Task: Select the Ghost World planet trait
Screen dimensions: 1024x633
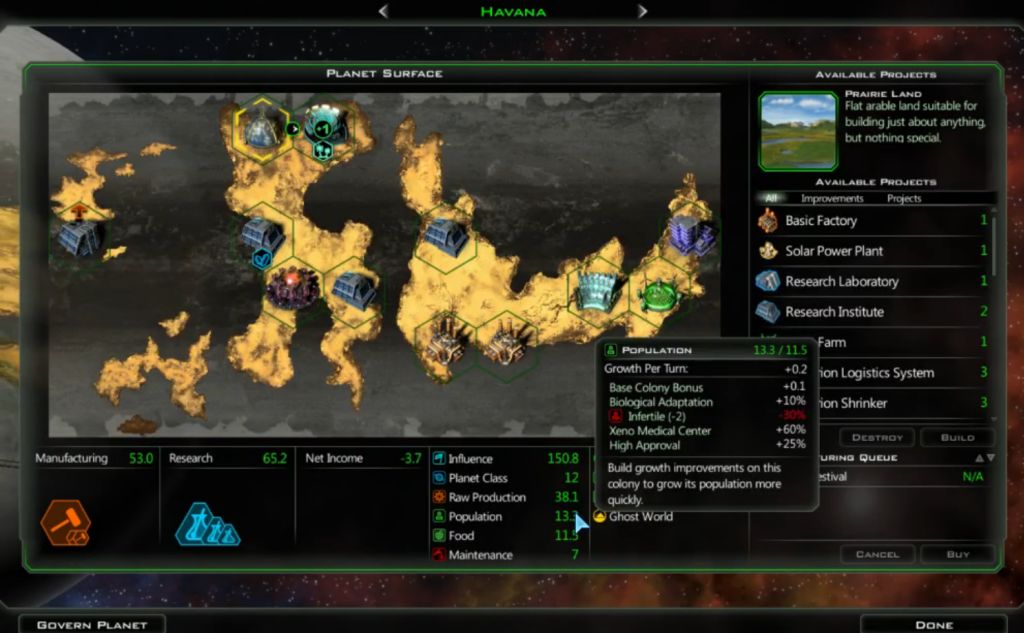Action: pos(640,517)
